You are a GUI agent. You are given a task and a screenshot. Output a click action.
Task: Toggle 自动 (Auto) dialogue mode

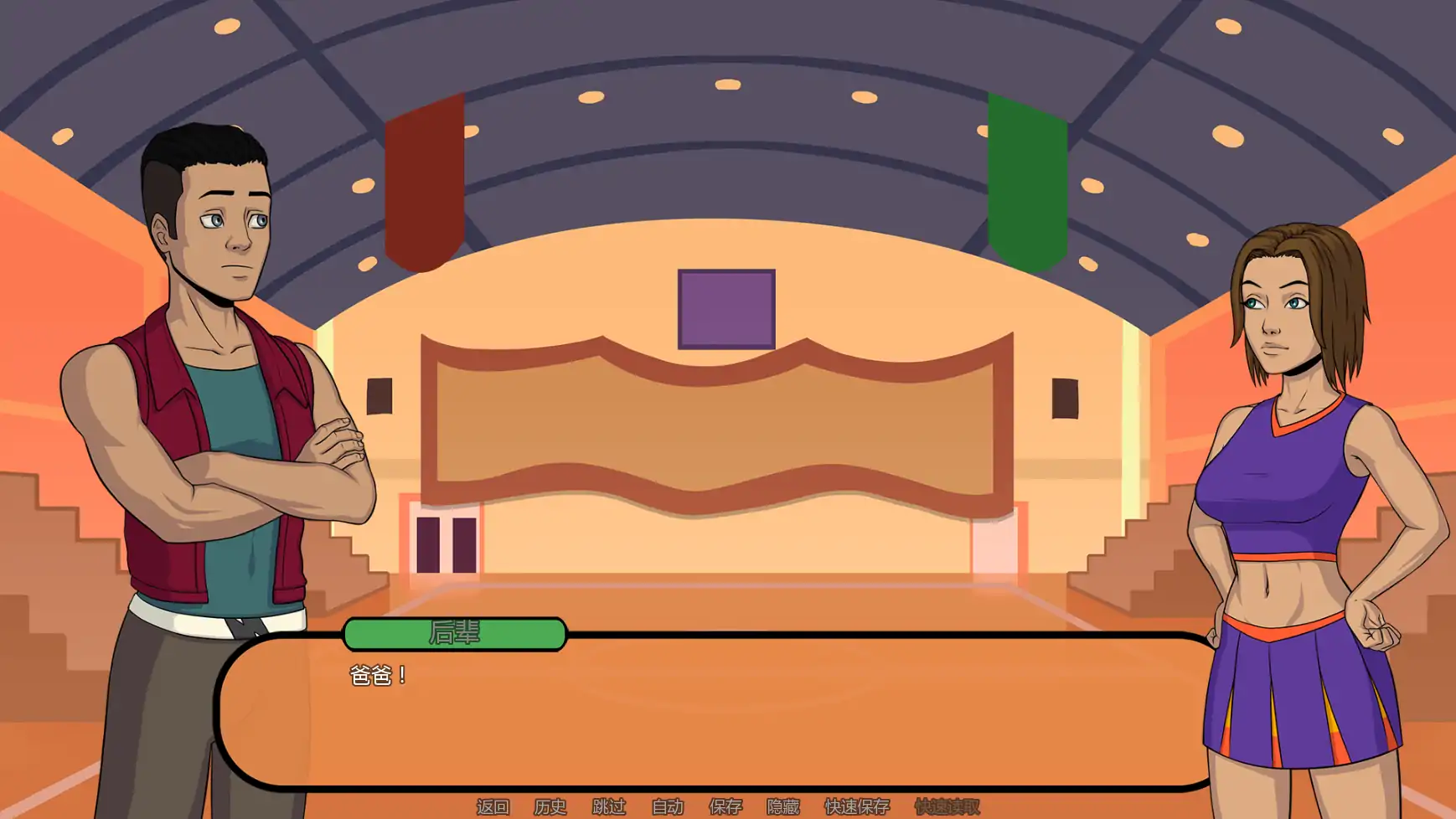pyautogui.click(x=668, y=806)
